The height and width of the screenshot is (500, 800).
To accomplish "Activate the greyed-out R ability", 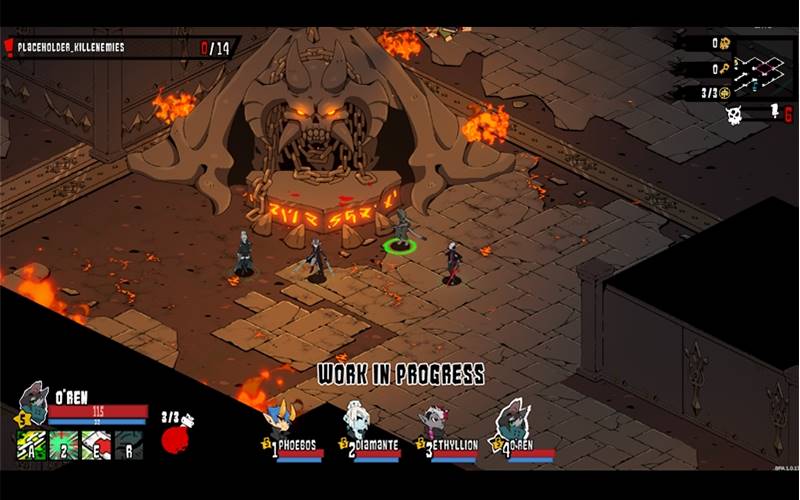I will pos(128,445).
